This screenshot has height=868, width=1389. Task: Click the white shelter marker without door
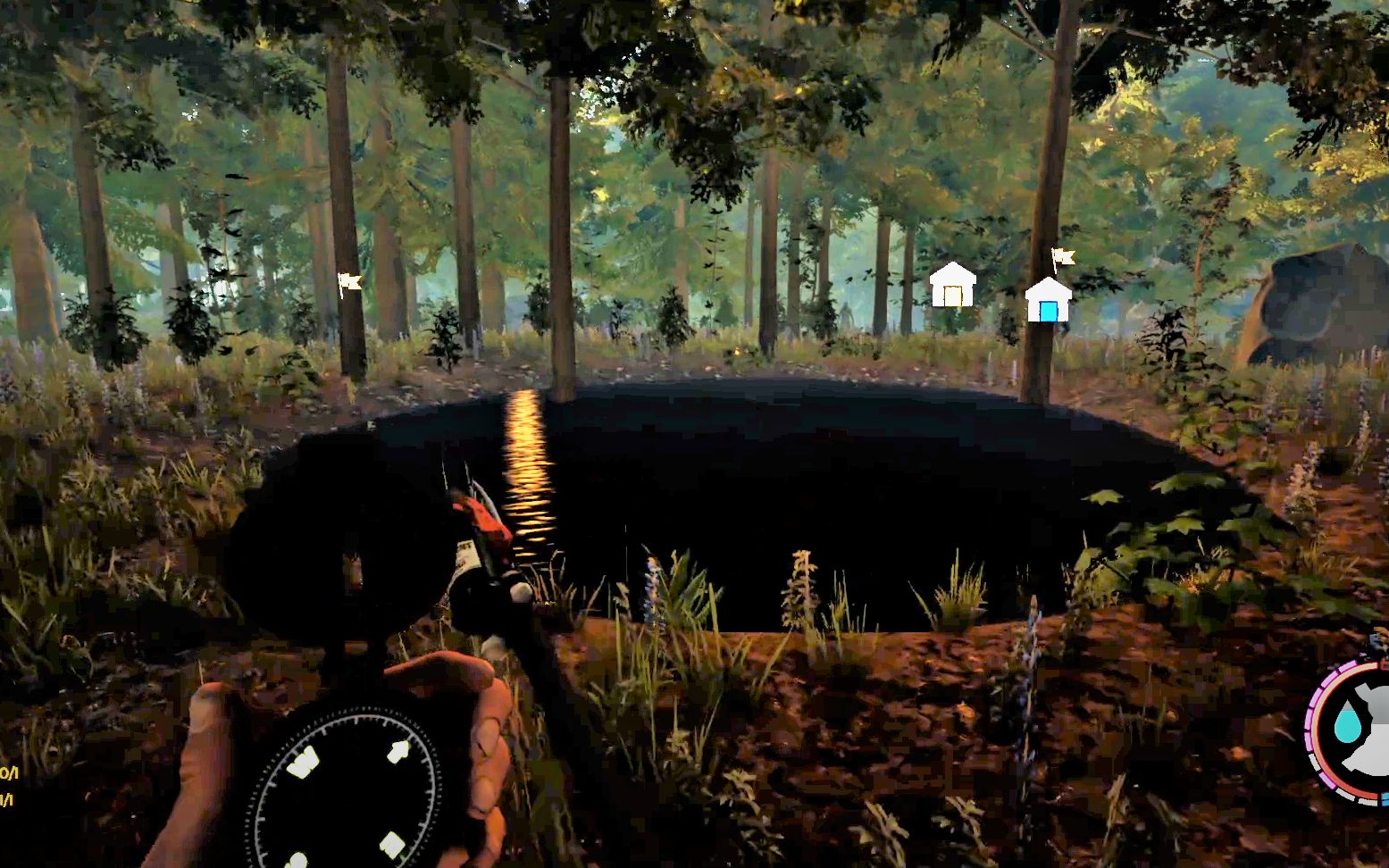pos(952,286)
